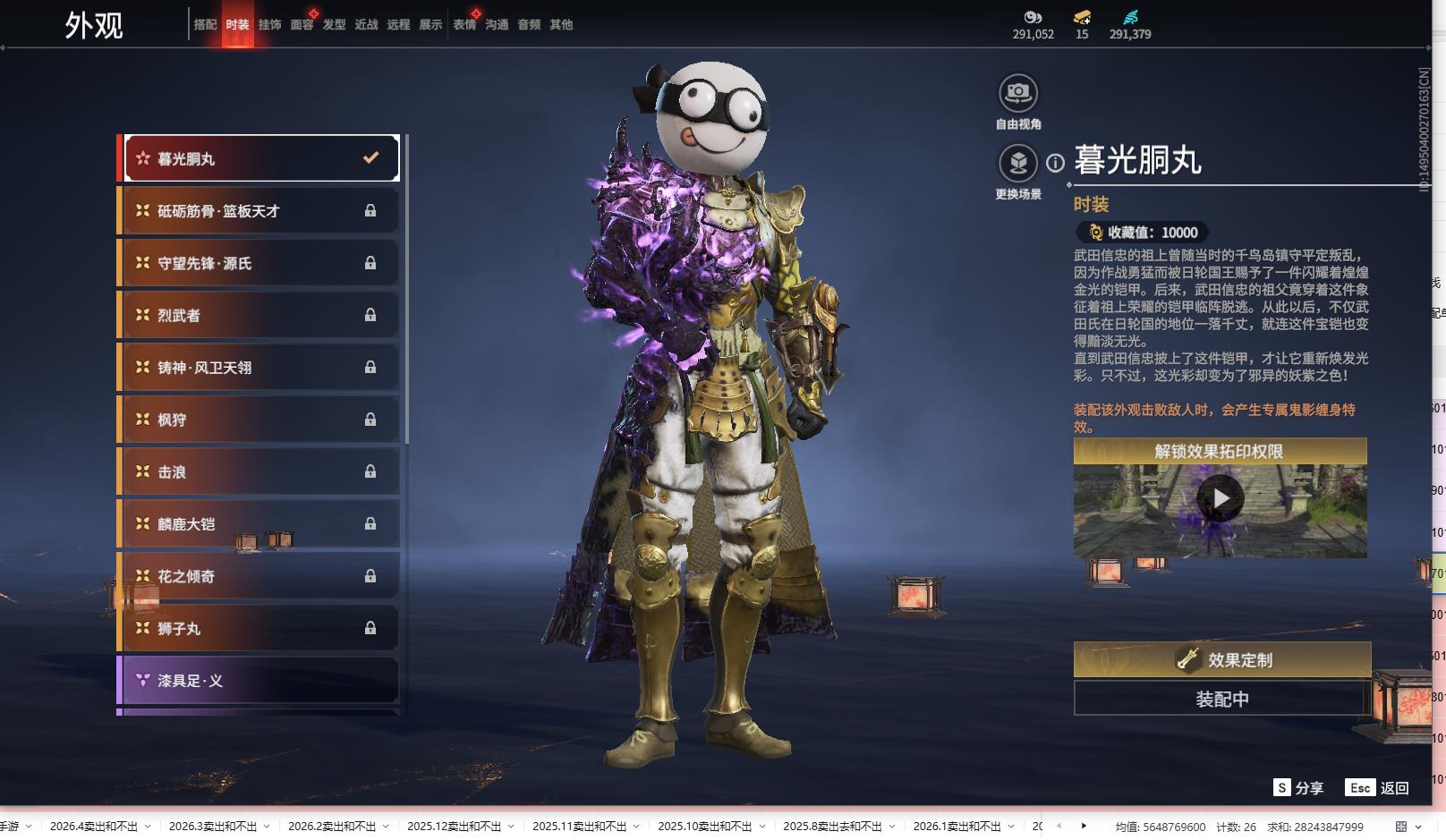1446x840 pixels.
Task: Switch to the 搭配 tab
Action: pos(205,25)
